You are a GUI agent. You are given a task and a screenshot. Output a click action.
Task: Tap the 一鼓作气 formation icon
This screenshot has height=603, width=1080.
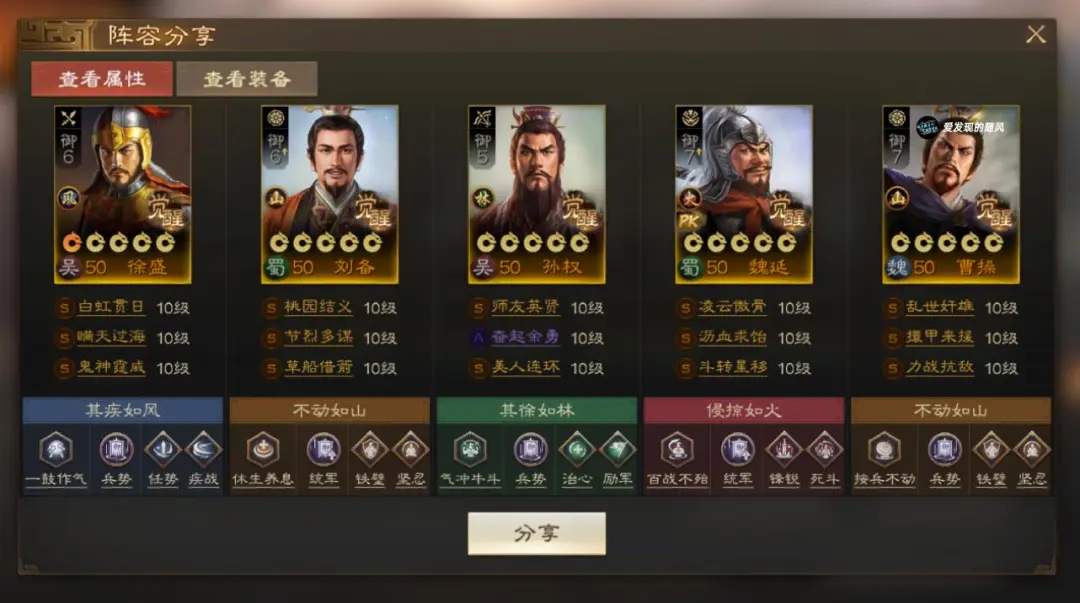[x=56, y=450]
